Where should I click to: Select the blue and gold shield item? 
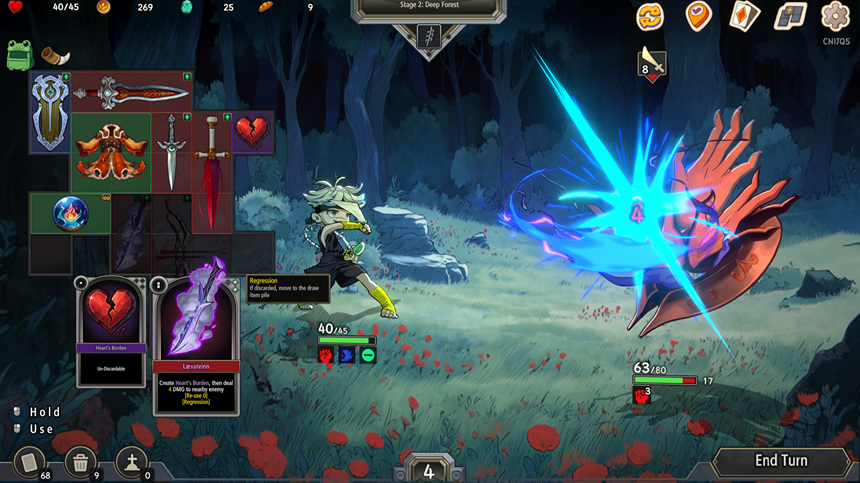(49, 111)
